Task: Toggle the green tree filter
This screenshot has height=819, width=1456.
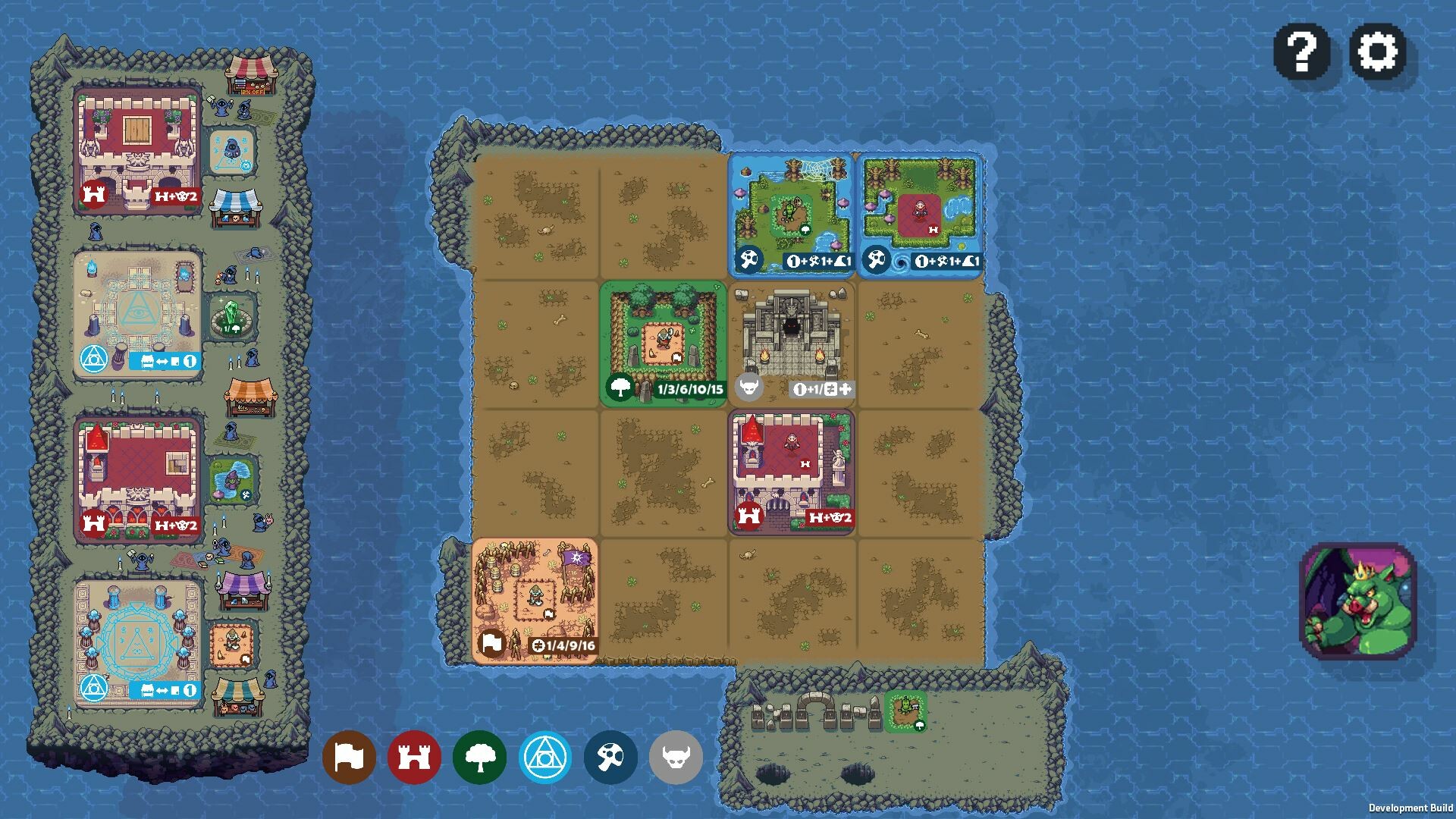Action: coord(481,757)
